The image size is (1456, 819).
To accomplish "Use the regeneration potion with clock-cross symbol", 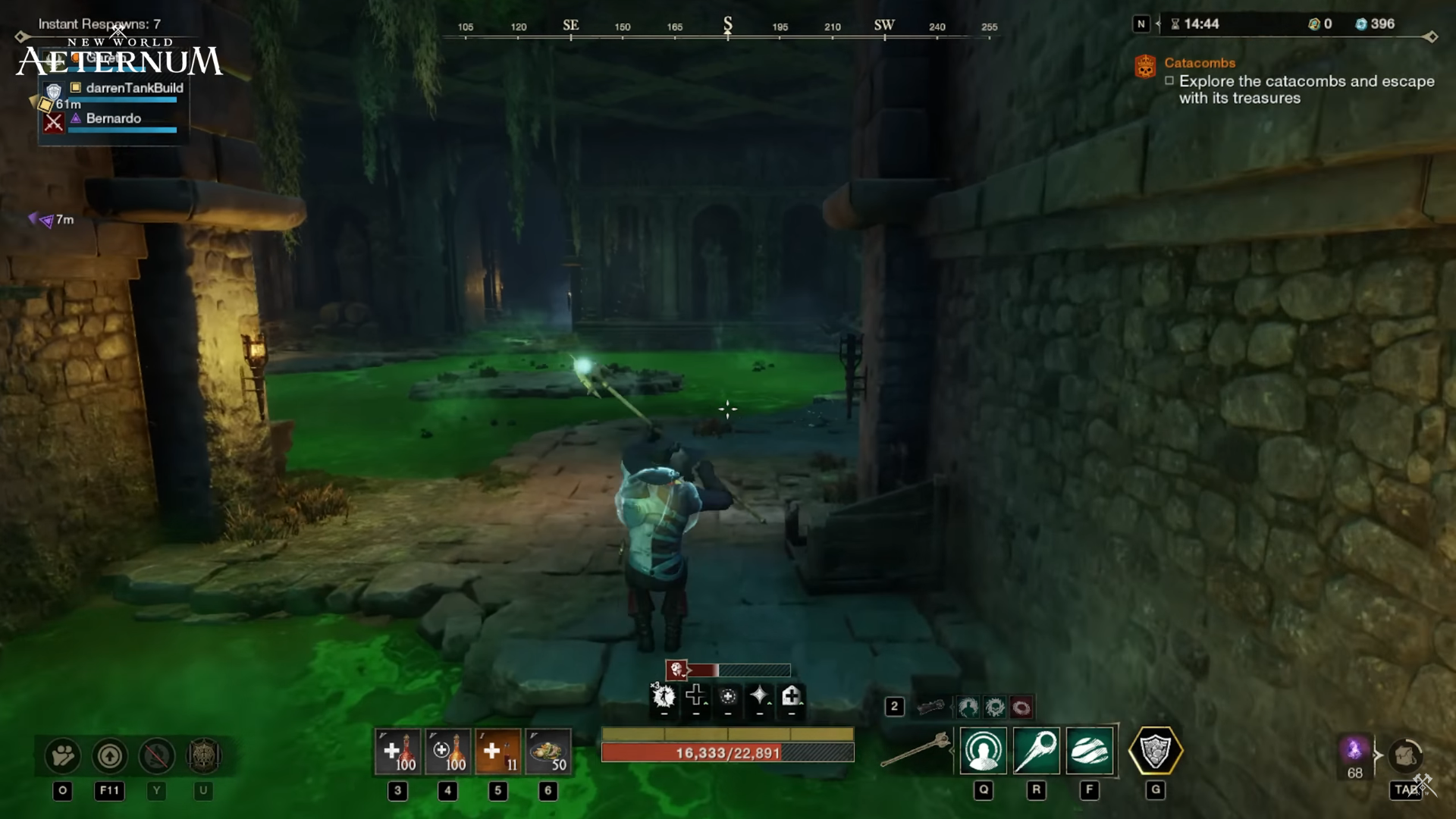I will pyautogui.click(x=447, y=752).
